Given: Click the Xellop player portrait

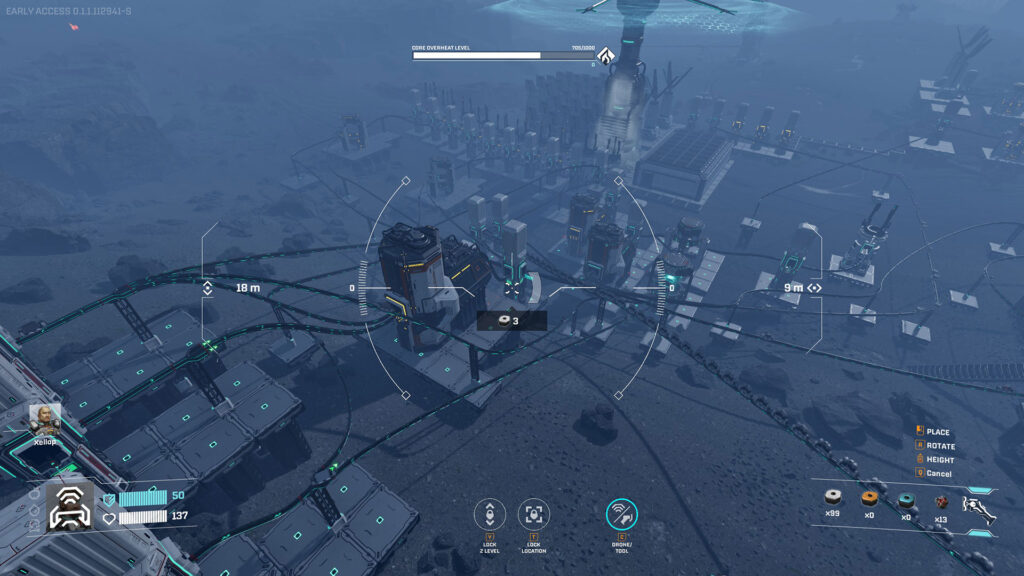Looking at the screenshot, I should coord(44,418).
